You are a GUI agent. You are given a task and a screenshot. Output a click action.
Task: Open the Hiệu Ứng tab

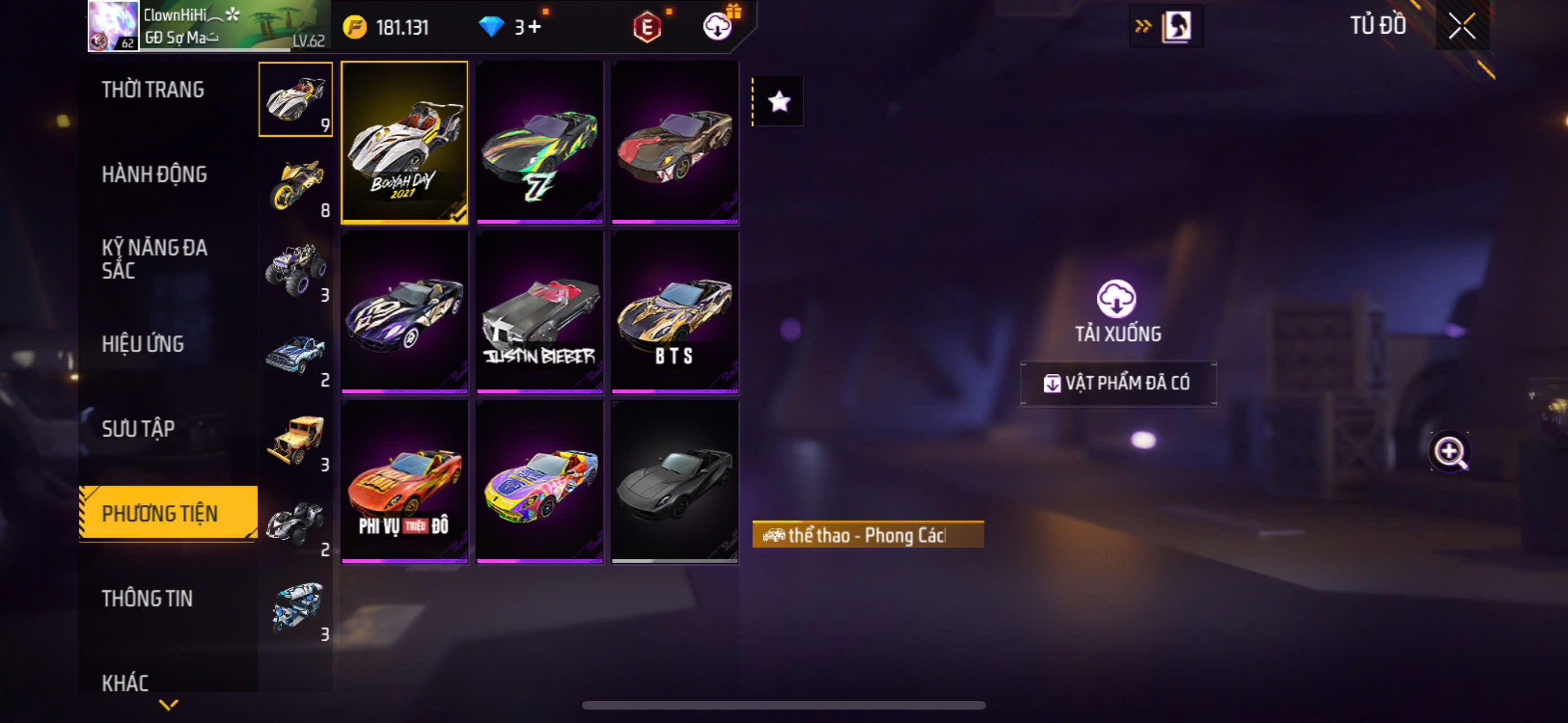point(142,345)
